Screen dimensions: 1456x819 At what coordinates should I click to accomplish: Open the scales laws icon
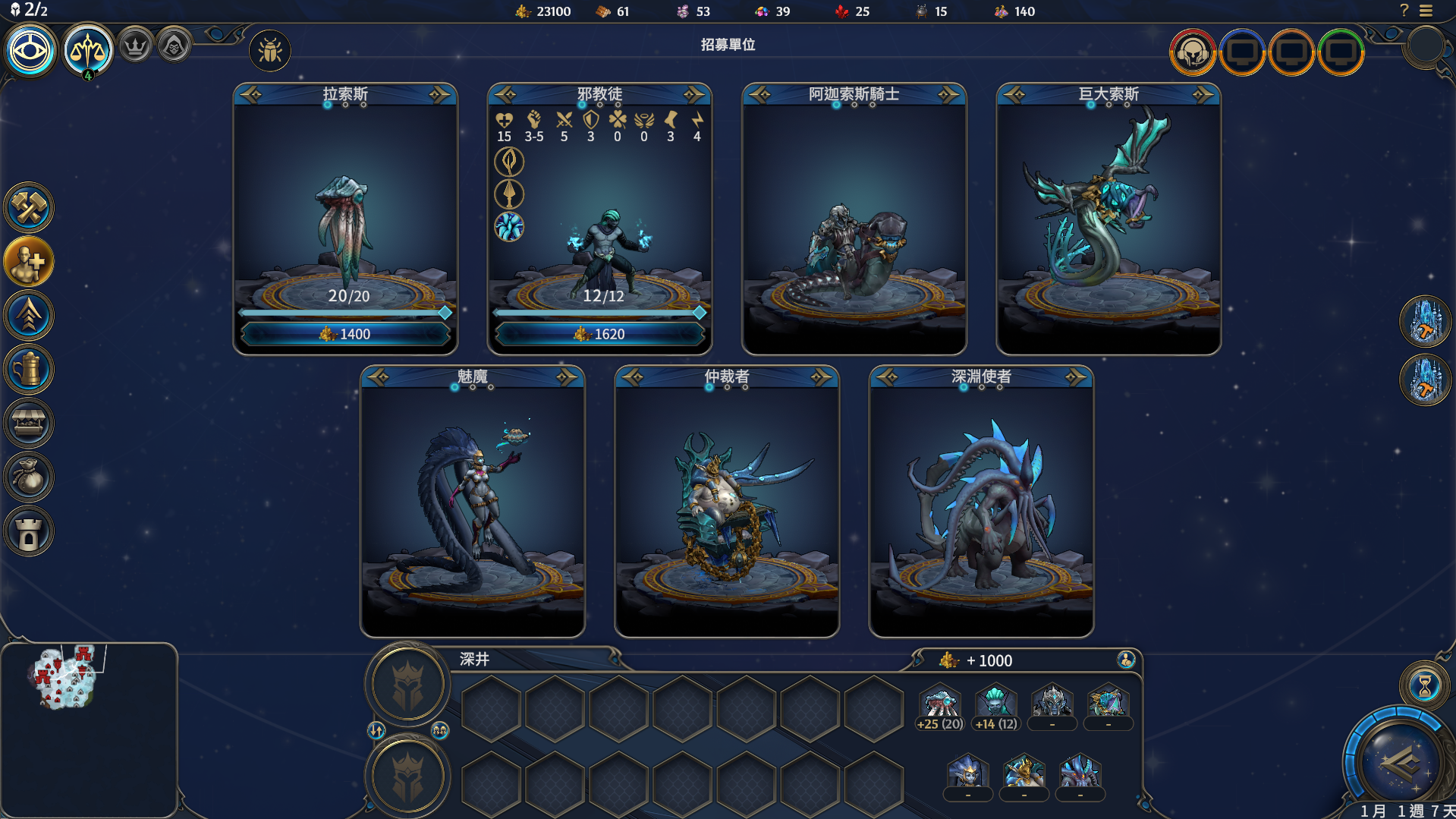coord(88,51)
